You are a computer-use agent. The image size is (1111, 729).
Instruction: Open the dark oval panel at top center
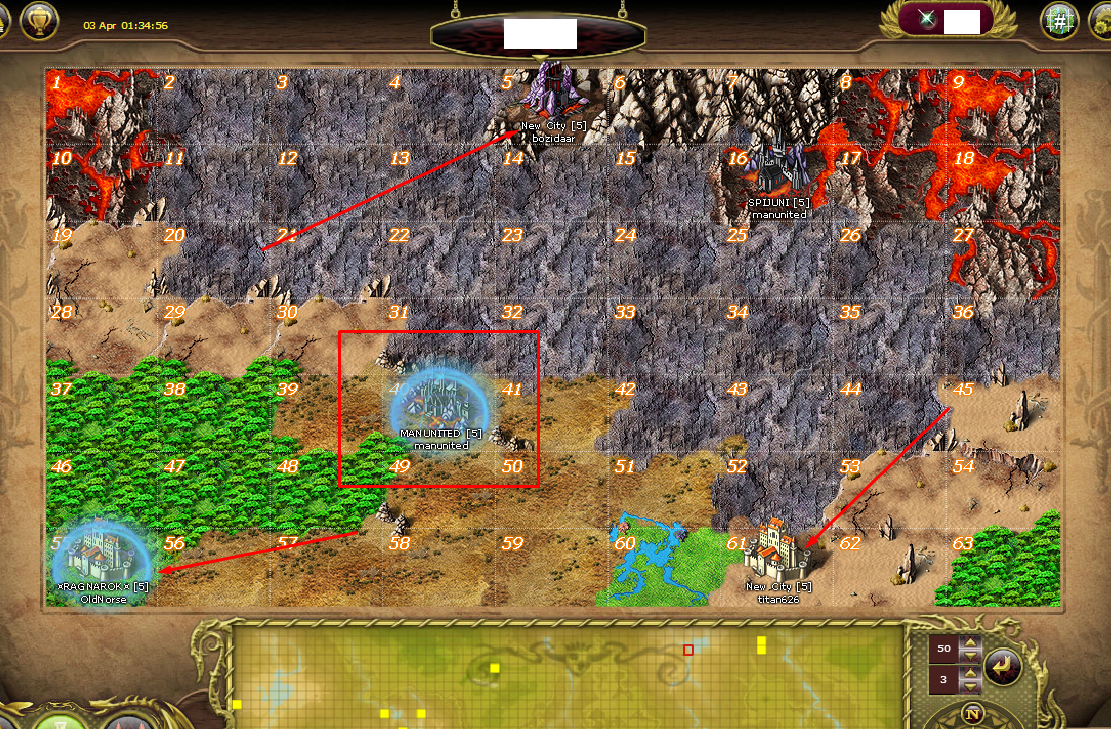[540, 34]
